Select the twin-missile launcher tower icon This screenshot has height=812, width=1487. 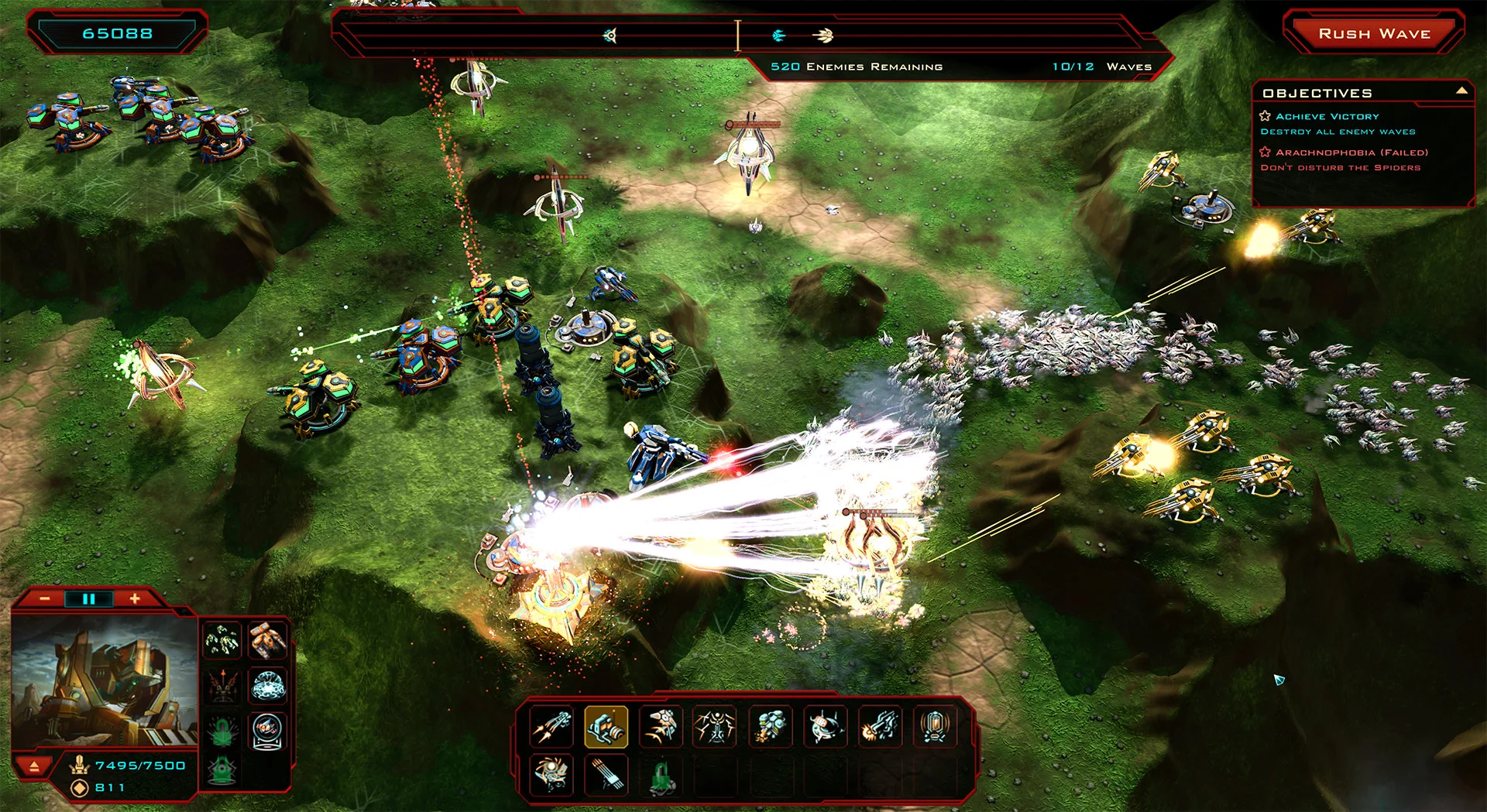coord(551,727)
